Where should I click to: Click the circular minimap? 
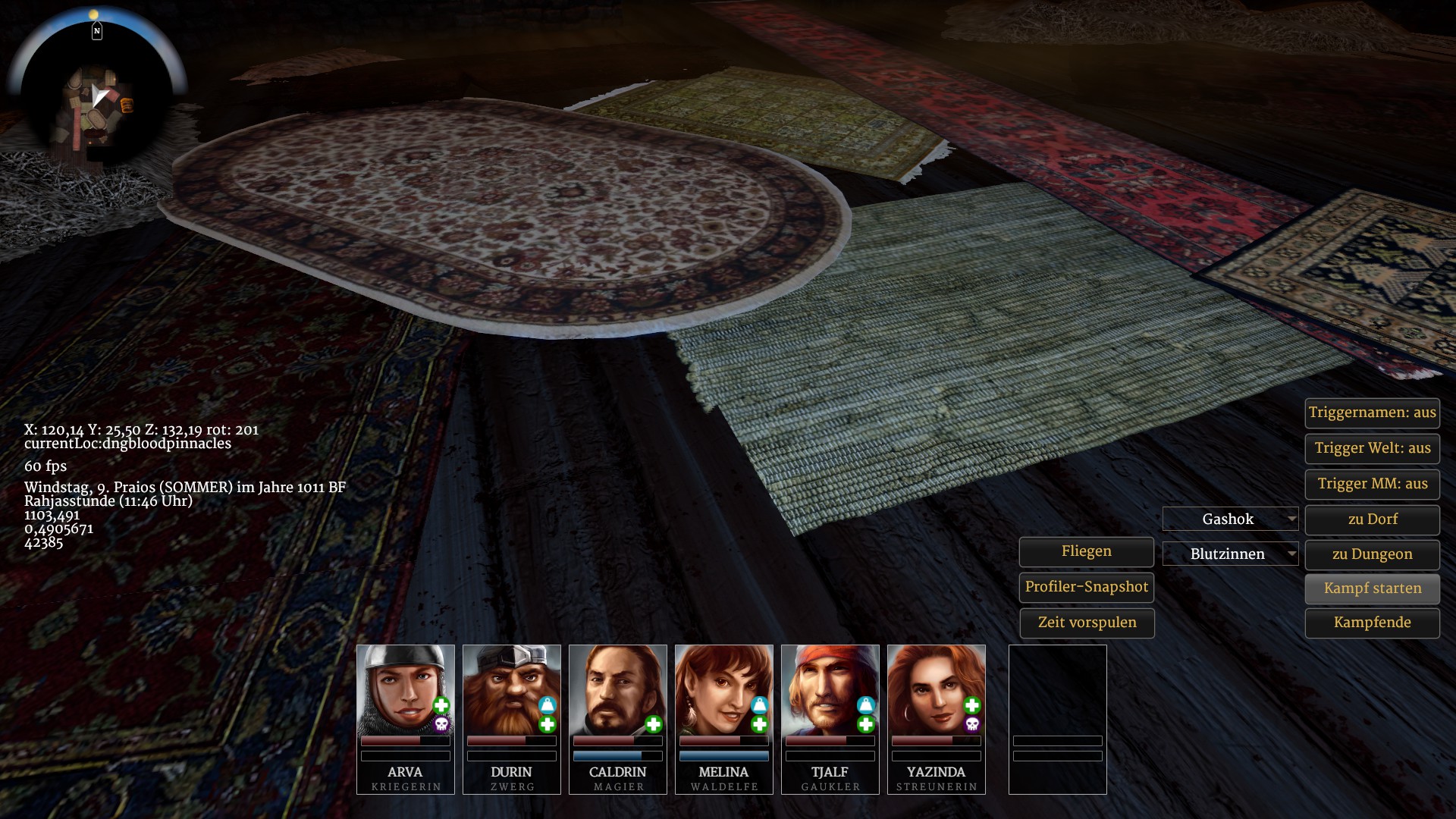tap(96, 99)
